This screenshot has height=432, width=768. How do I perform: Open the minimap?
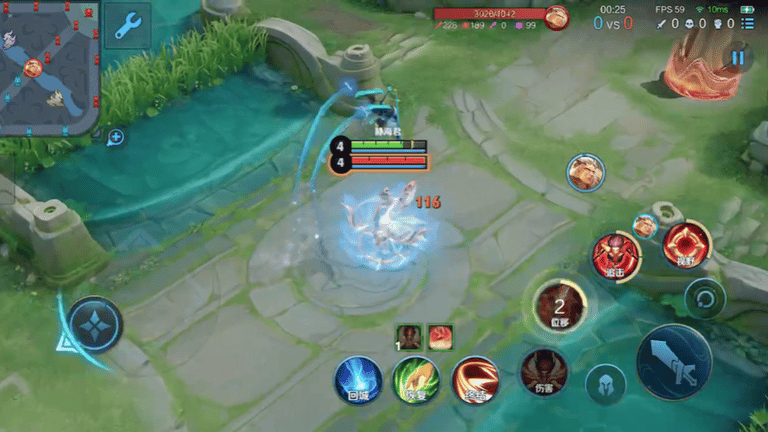[48, 66]
